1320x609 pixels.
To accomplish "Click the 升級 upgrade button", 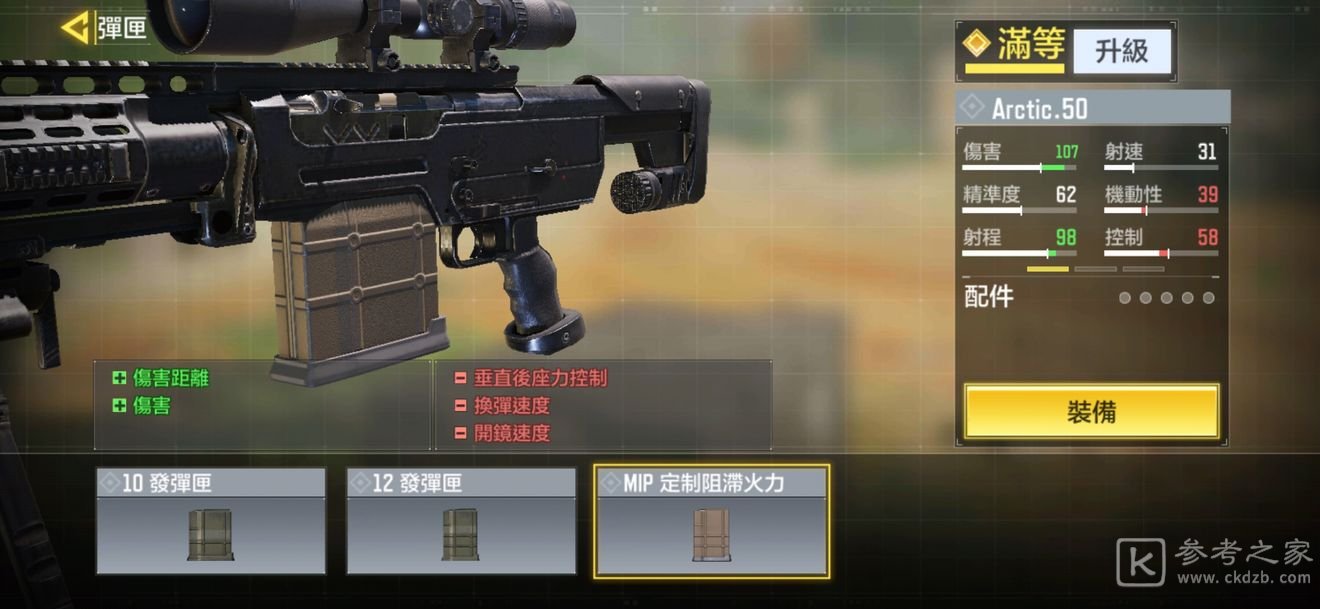I will point(1121,51).
